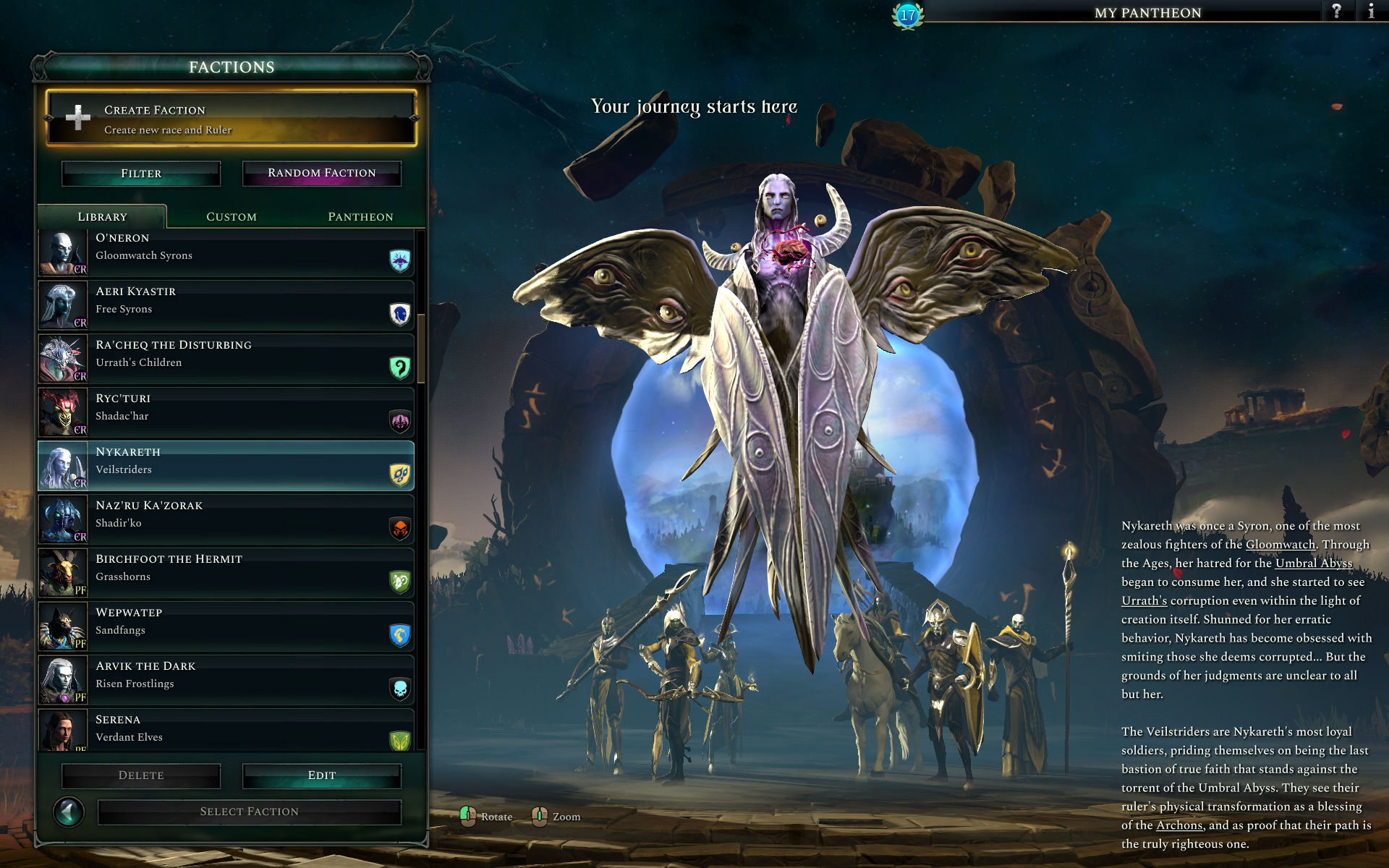
Task: Click the Veilstriders shield emblem beside Nykareth
Action: 400,475
